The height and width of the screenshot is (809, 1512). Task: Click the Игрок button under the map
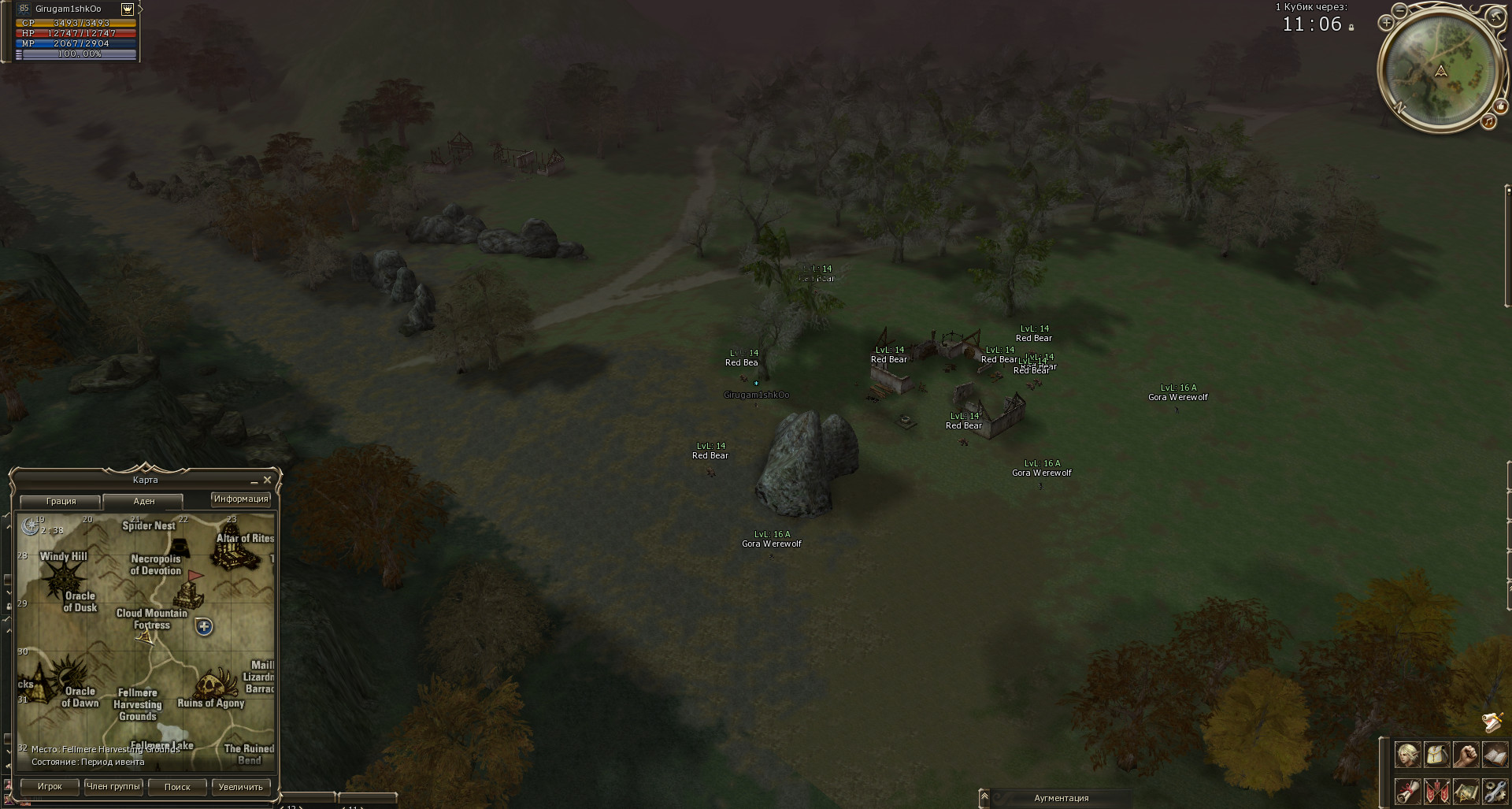pyautogui.click(x=50, y=786)
